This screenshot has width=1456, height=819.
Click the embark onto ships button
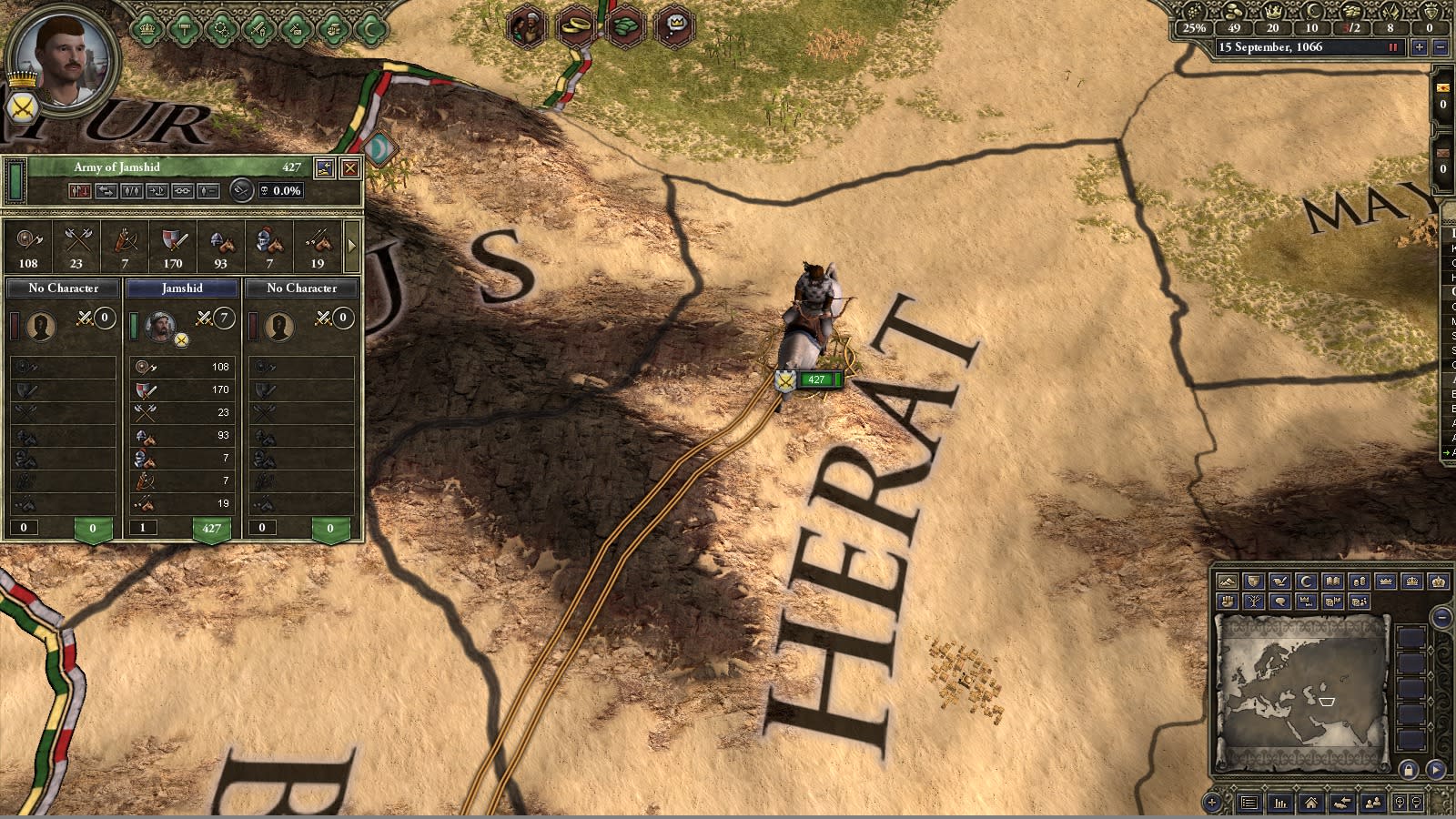click(158, 191)
